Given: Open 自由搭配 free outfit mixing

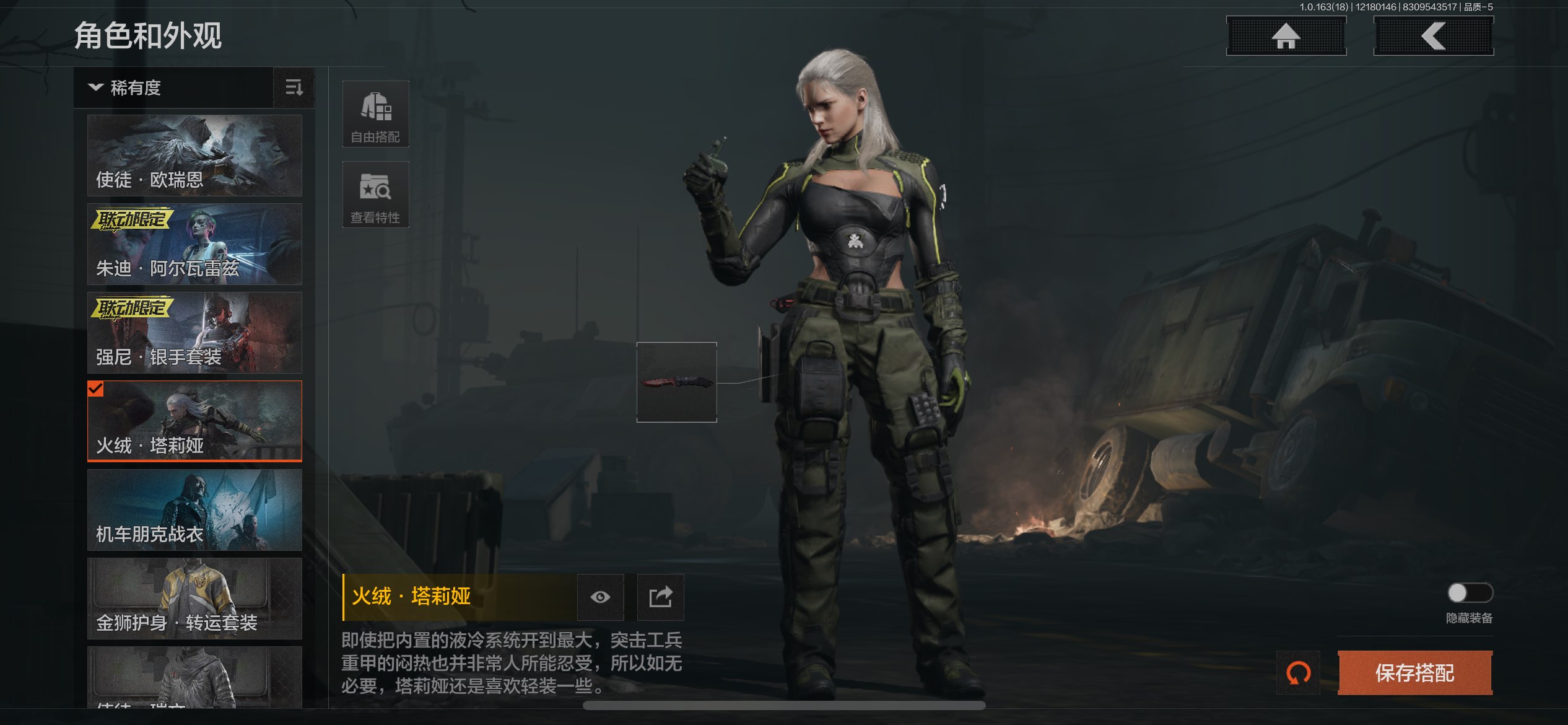Looking at the screenshot, I should pyautogui.click(x=375, y=114).
